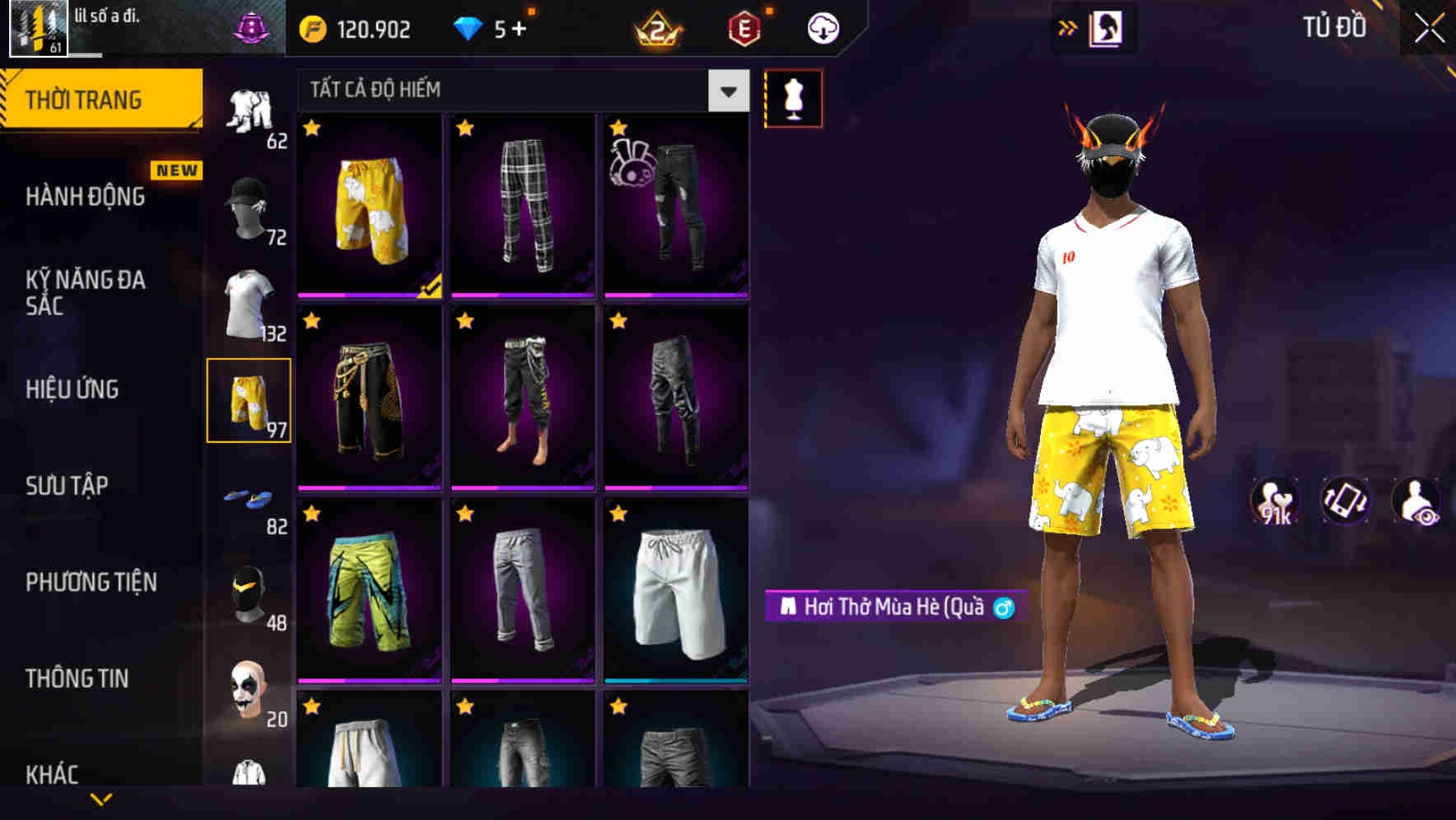Viewport: 1456px width, 820px height.
Task: Tap the rotate character phone icon
Action: pos(1345,502)
